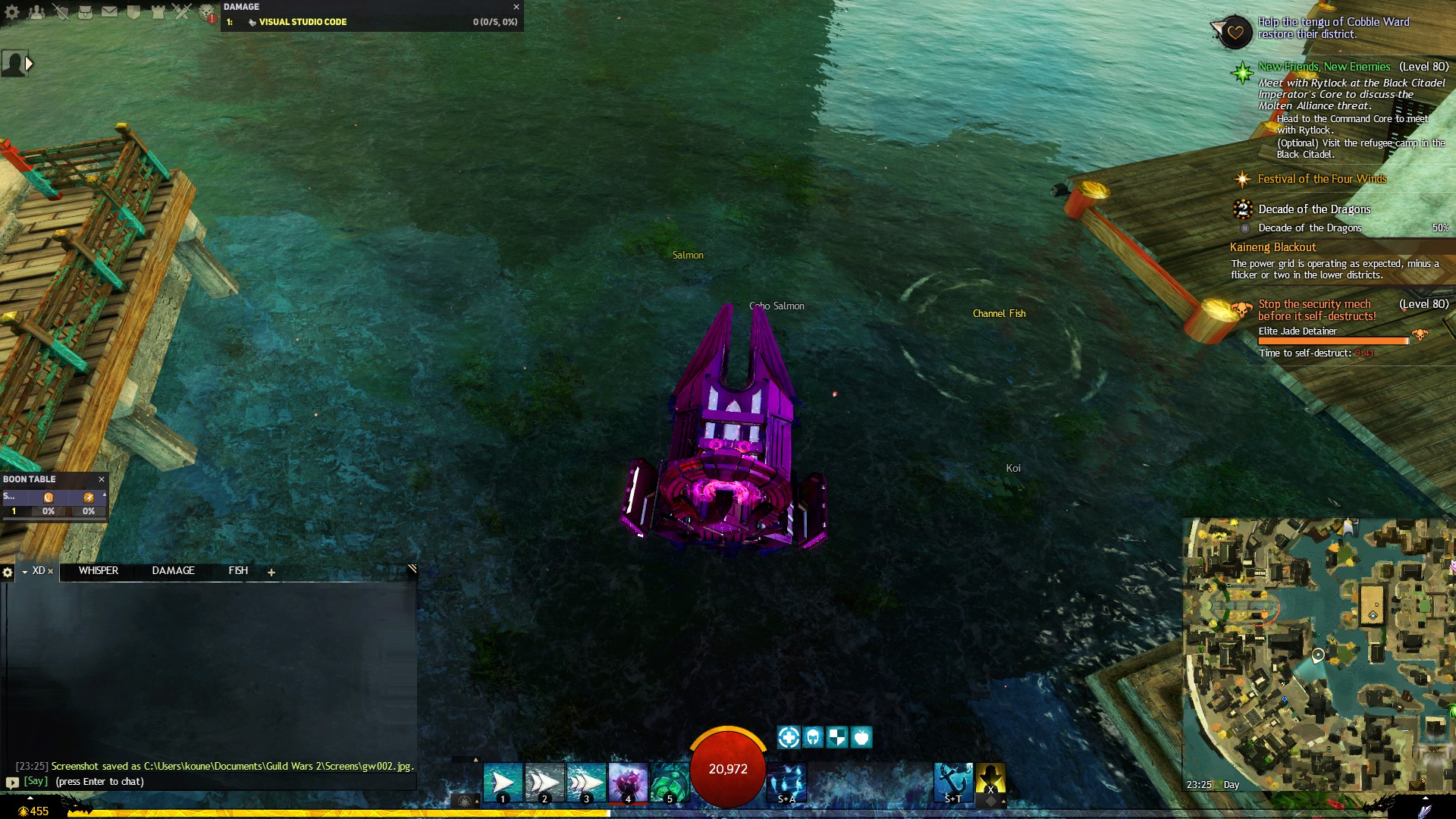The width and height of the screenshot is (1456, 819).
Task: Expand the party arrow beside the portrait frame
Action: click(x=30, y=64)
